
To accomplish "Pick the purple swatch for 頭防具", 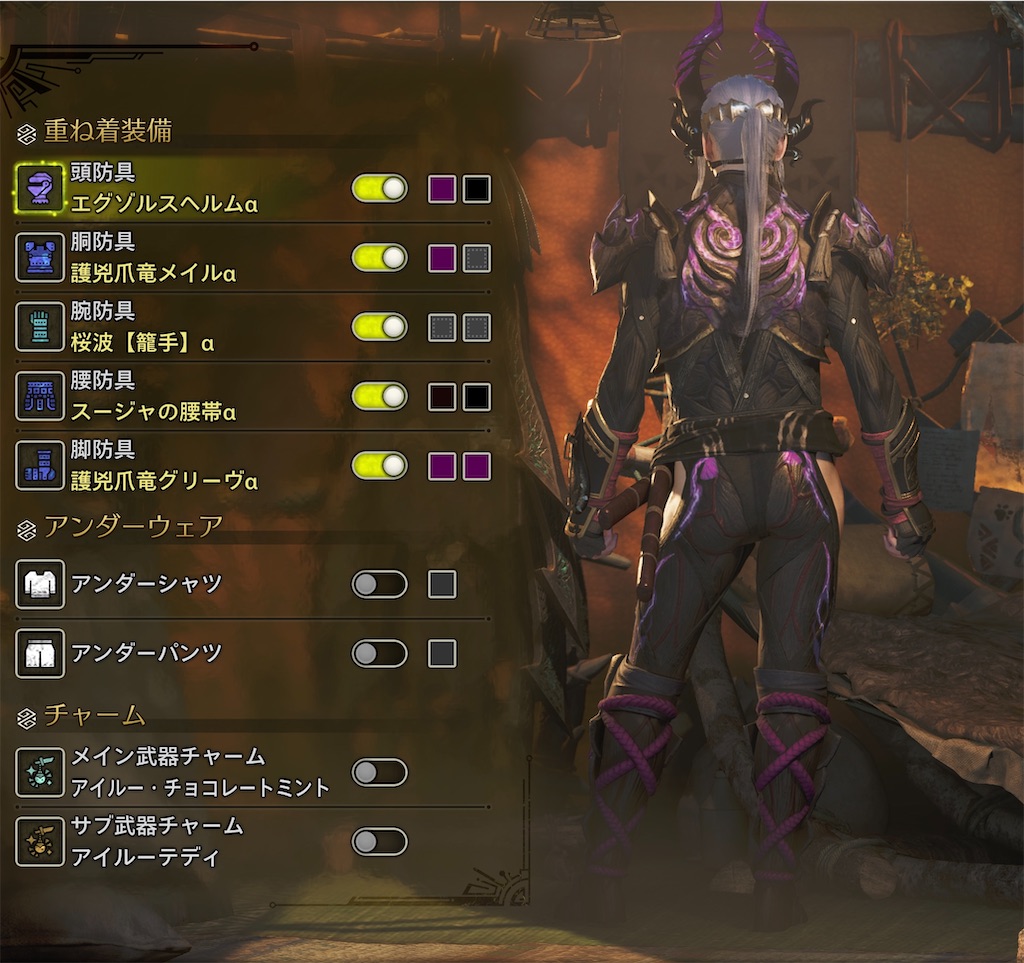I will tap(442, 189).
